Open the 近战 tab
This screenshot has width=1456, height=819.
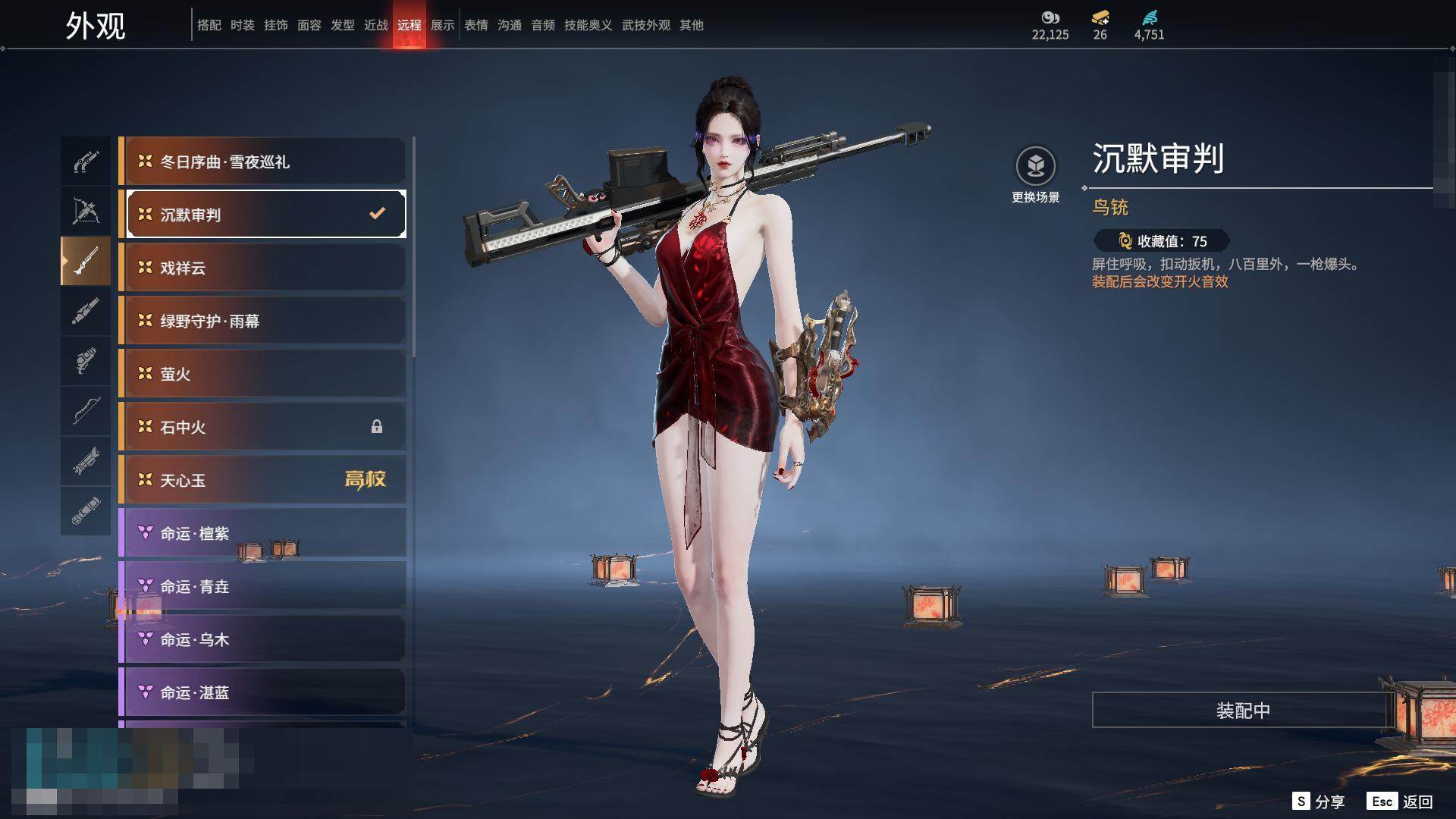[x=376, y=25]
